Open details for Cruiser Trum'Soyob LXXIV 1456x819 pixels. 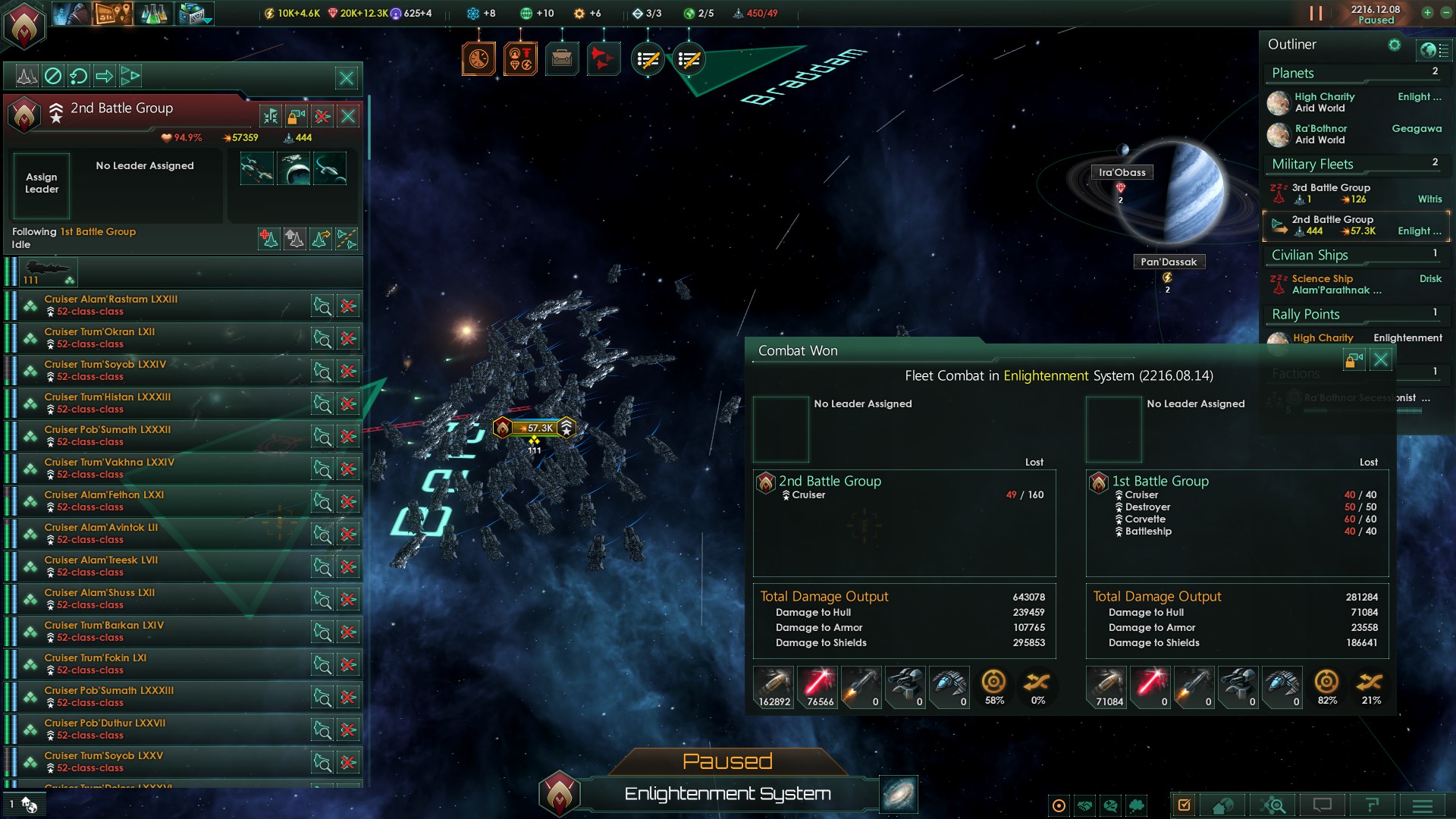tap(322, 372)
